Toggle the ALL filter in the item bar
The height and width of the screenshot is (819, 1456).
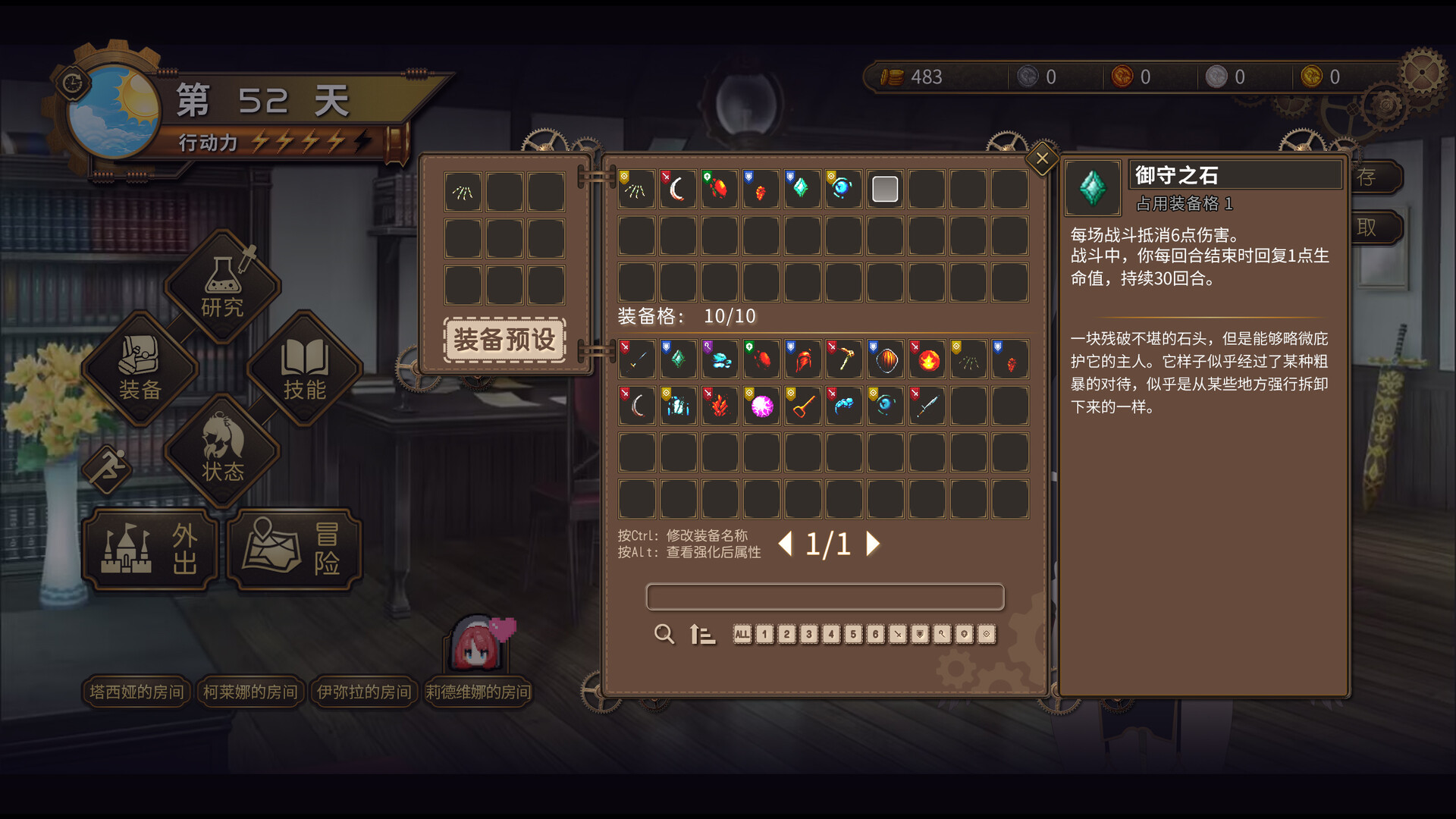coord(743,635)
